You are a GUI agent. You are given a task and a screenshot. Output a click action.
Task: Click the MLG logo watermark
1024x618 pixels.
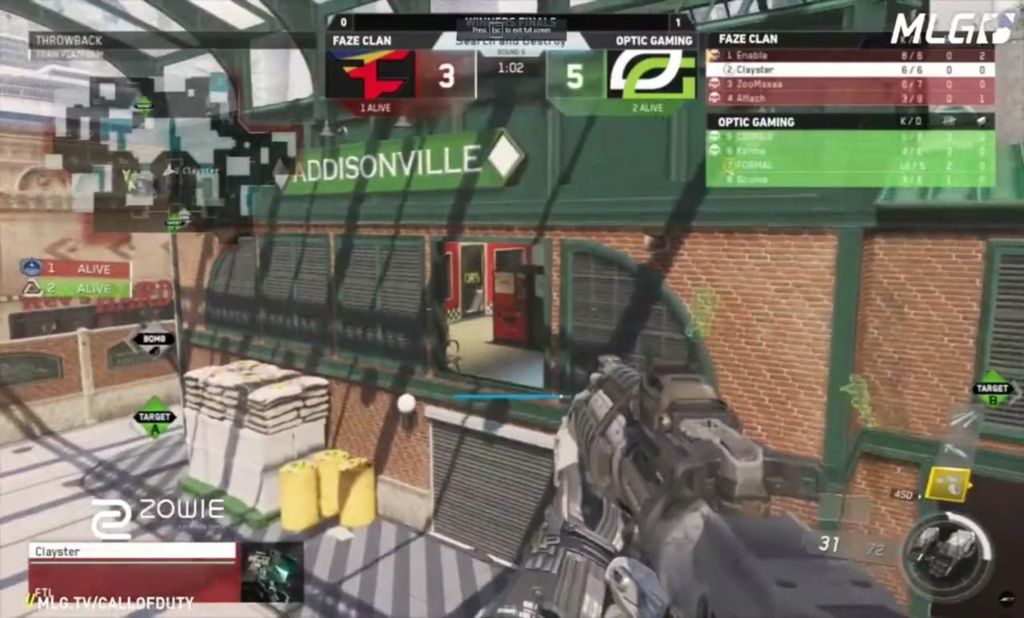(950, 27)
